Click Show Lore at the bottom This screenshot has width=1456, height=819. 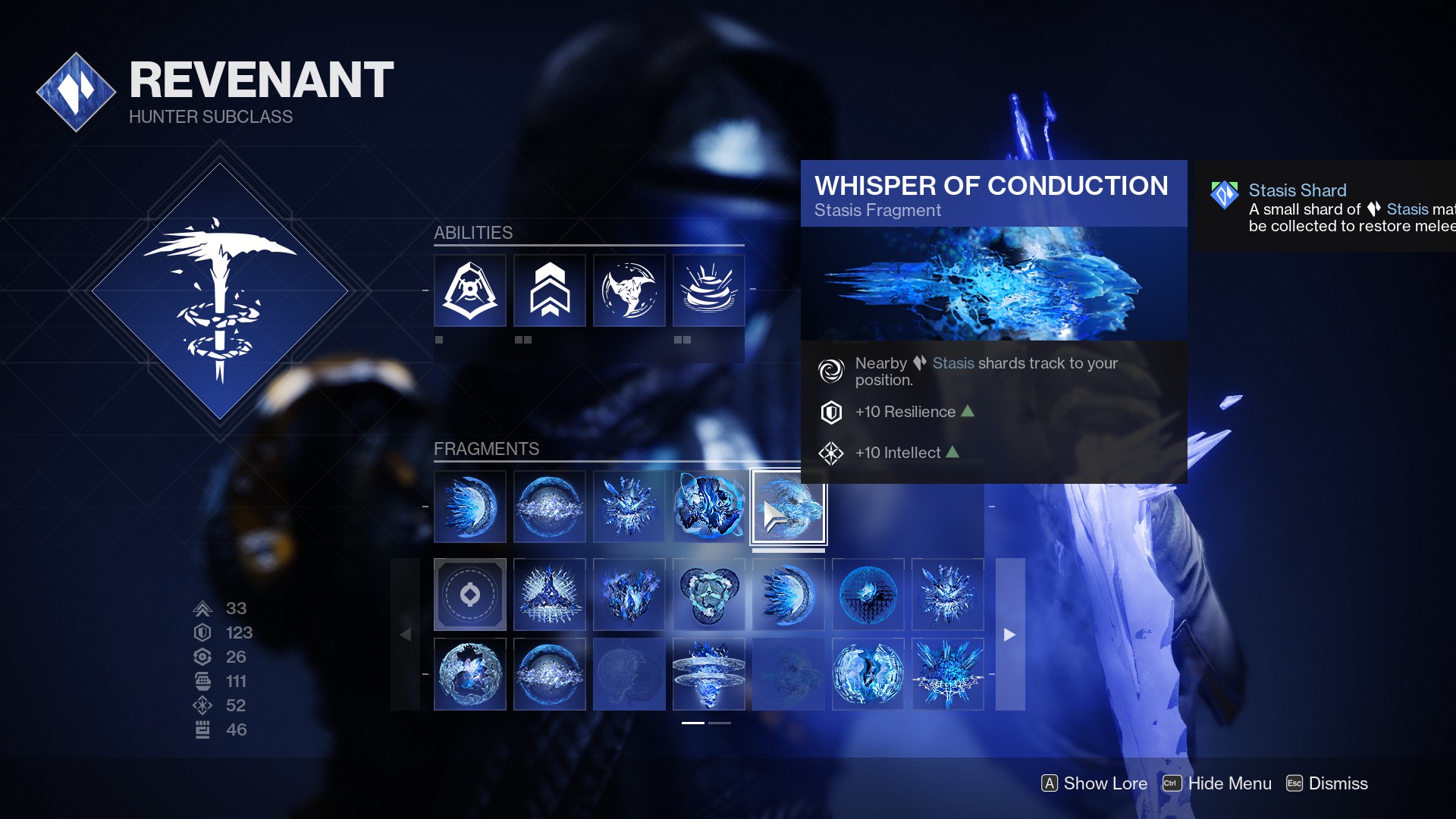coord(1094,783)
